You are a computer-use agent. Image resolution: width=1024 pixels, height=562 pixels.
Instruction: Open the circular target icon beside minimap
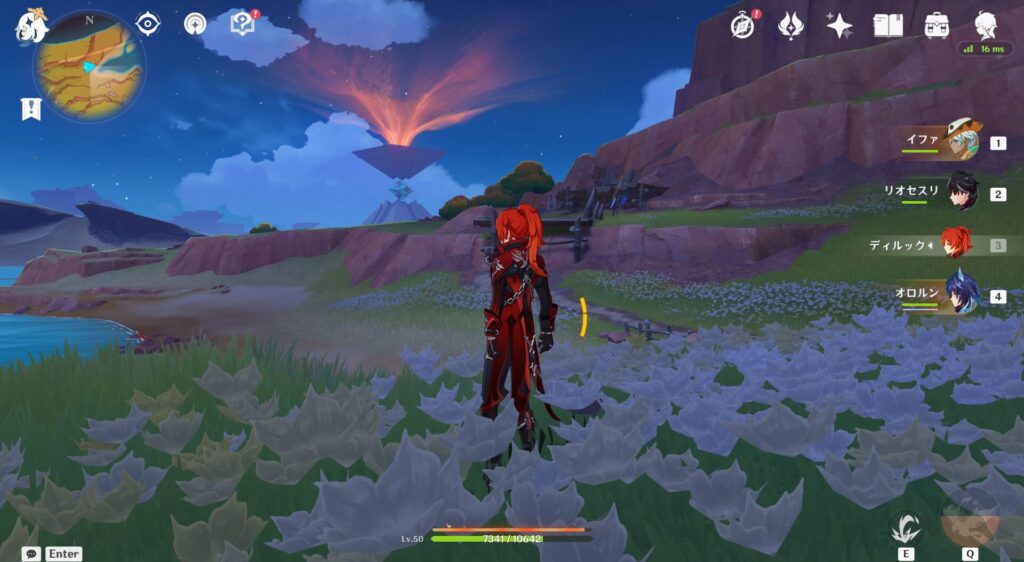[x=195, y=24]
